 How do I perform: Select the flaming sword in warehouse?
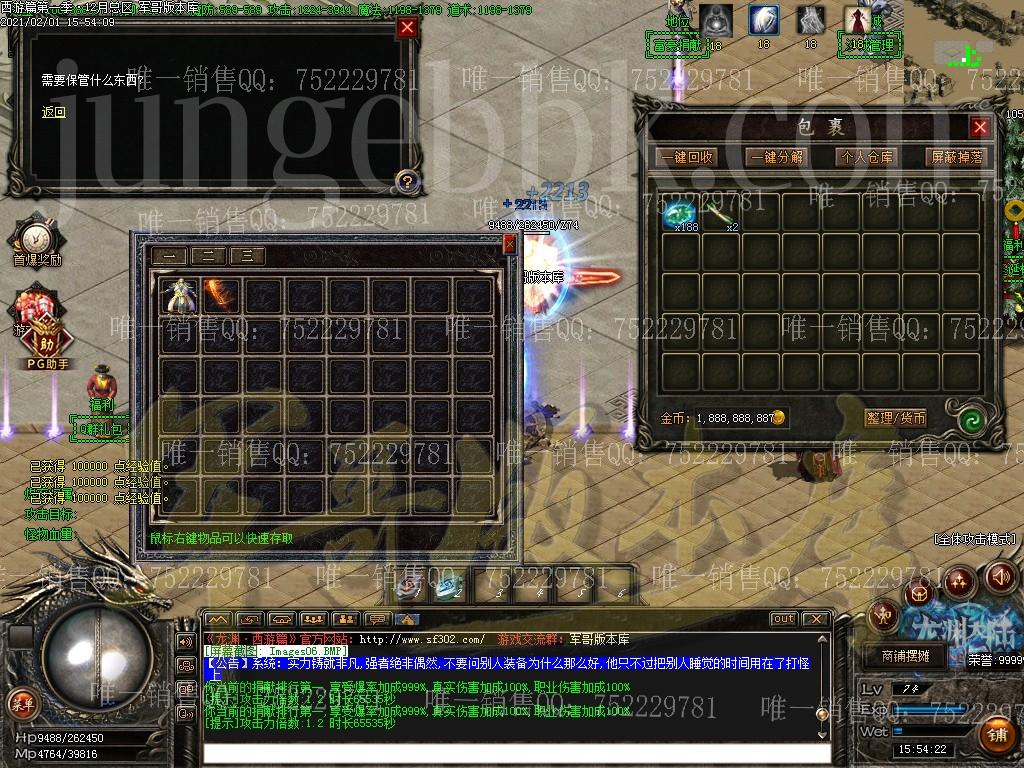coord(219,295)
